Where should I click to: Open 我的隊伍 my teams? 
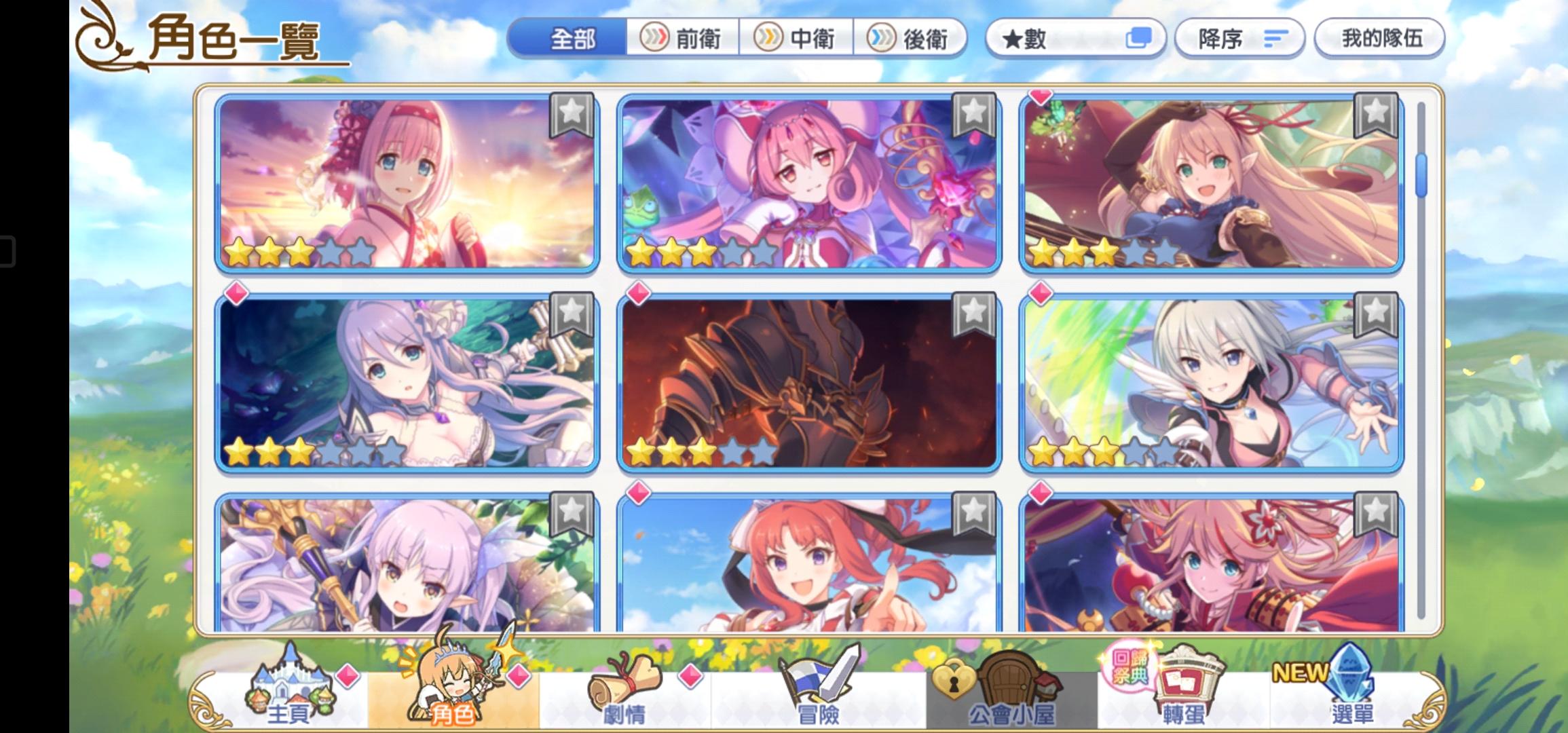[x=1378, y=39]
